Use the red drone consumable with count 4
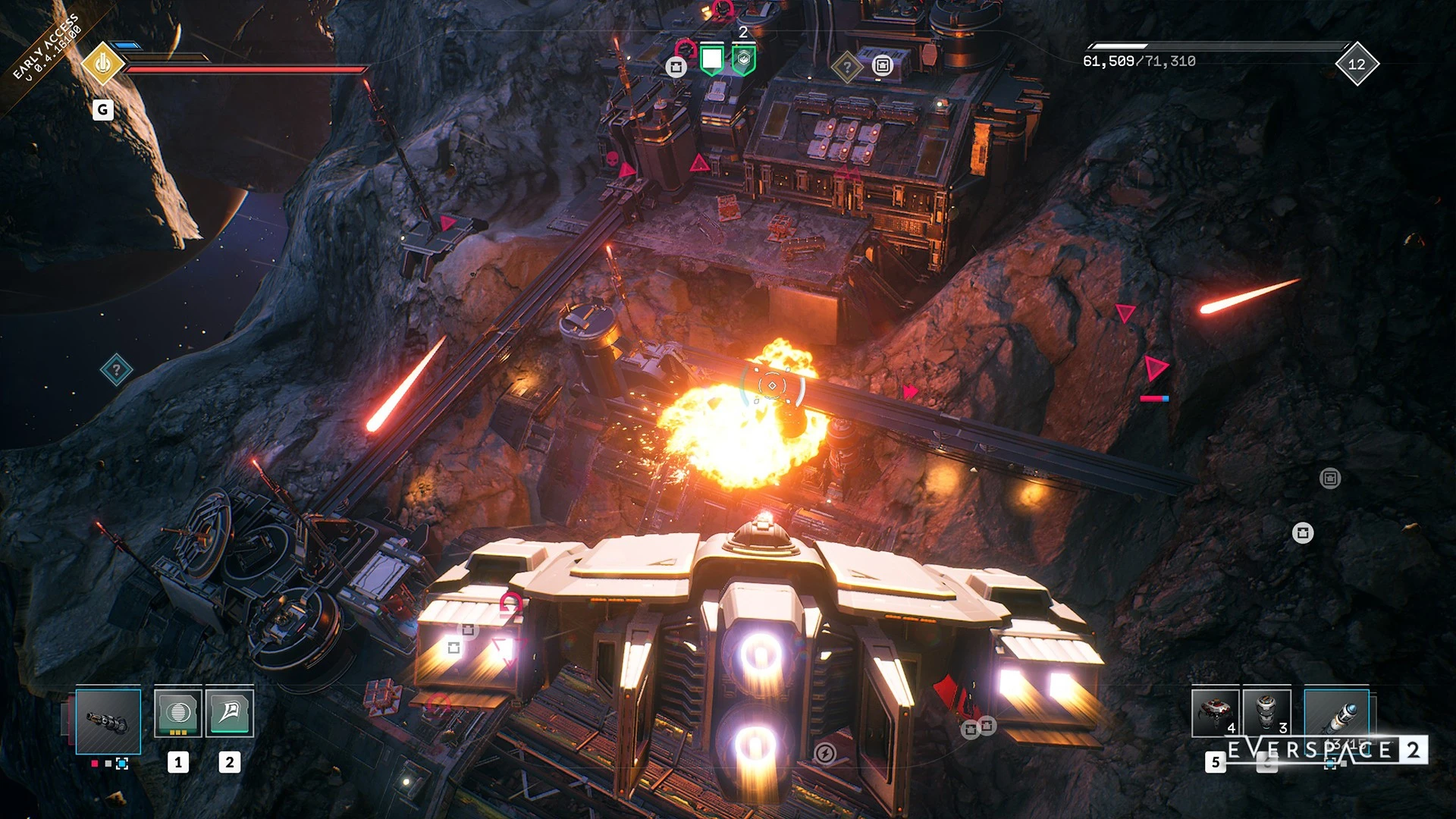1456x819 pixels. point(1215,713)
